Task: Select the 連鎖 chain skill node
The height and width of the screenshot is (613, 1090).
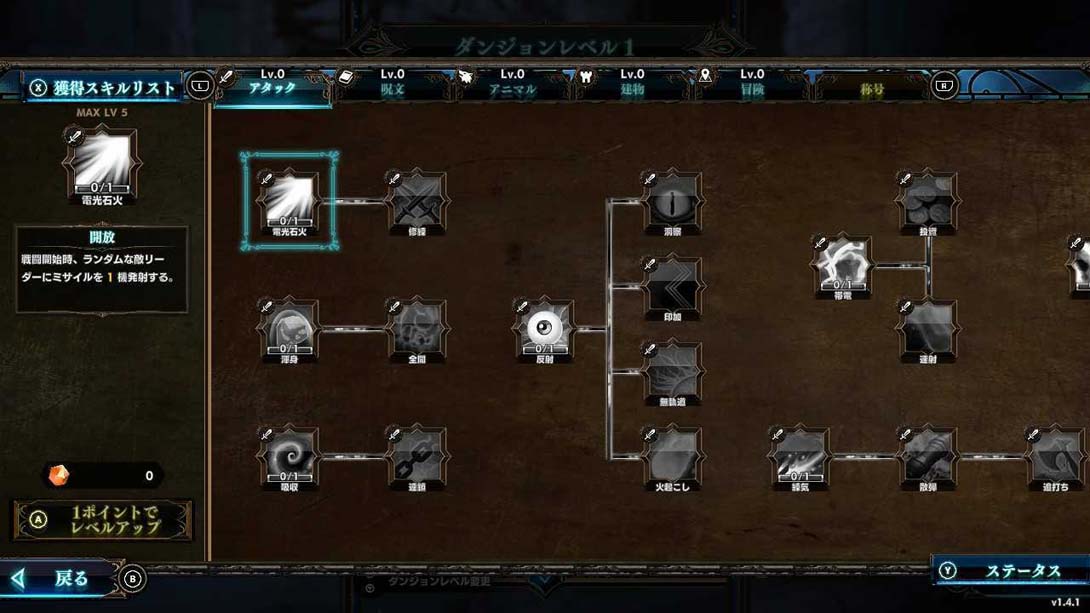Action: click(x=417, y=457)
